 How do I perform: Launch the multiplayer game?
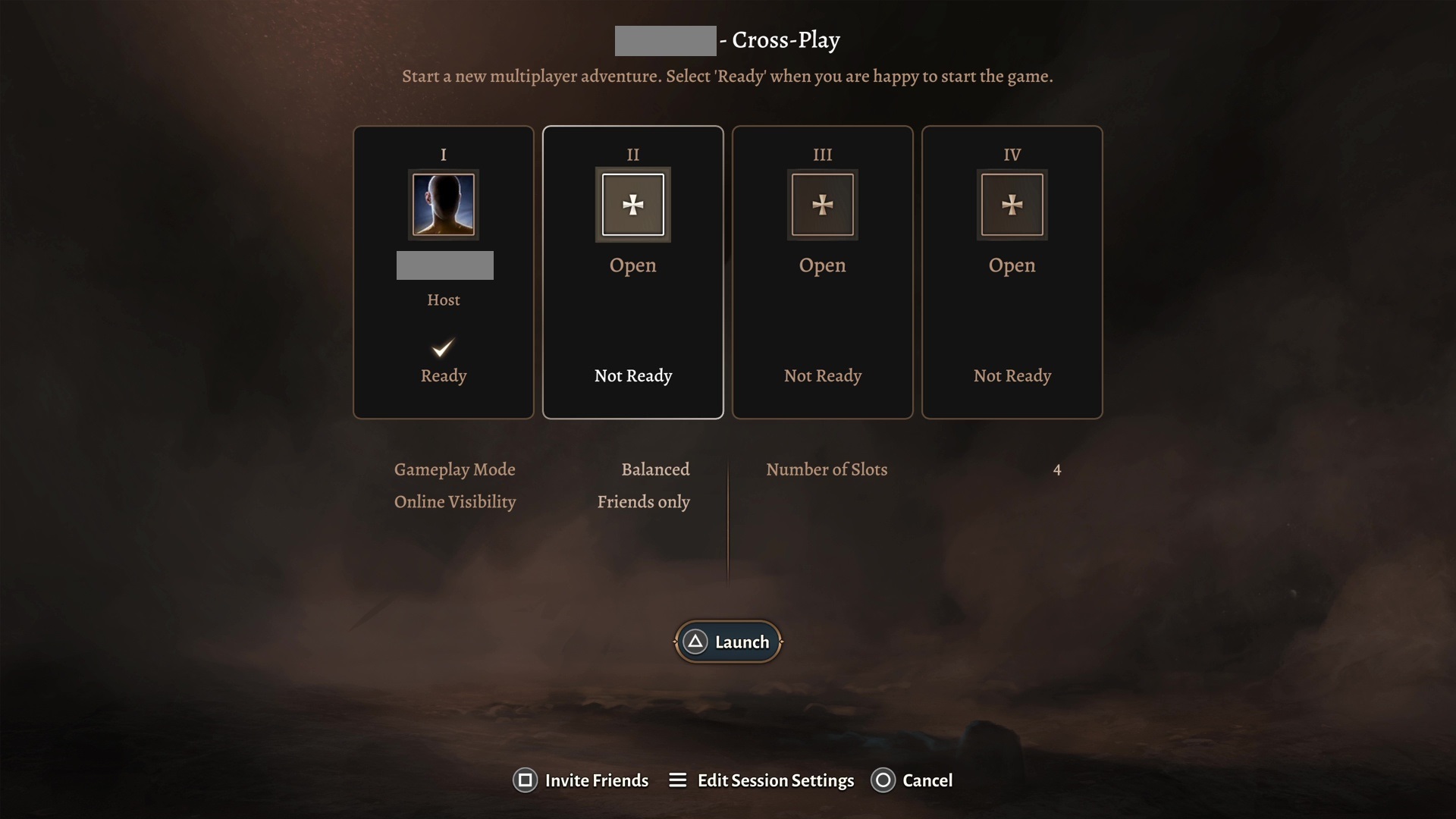click(728, 642)
